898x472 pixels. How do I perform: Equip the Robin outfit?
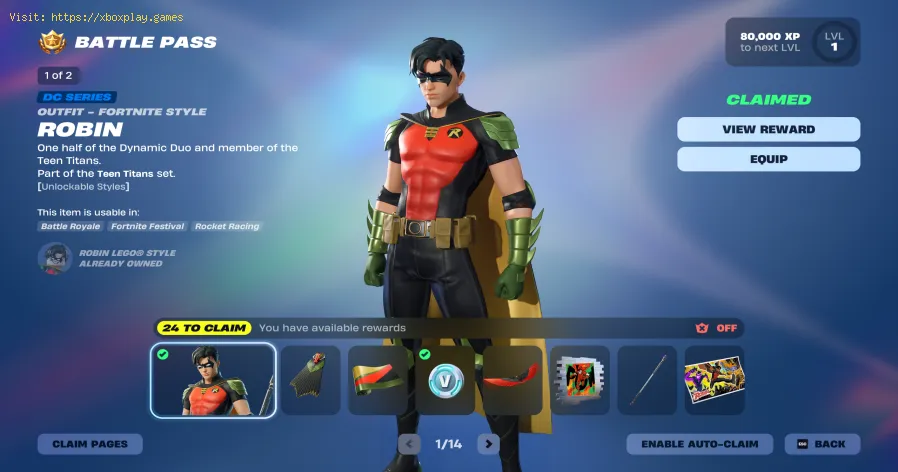click(768, 159)
